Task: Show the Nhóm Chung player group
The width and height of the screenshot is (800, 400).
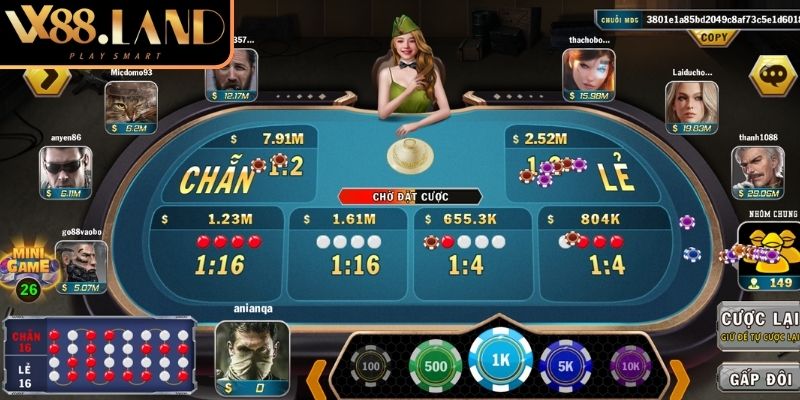Action: point(769,252)
